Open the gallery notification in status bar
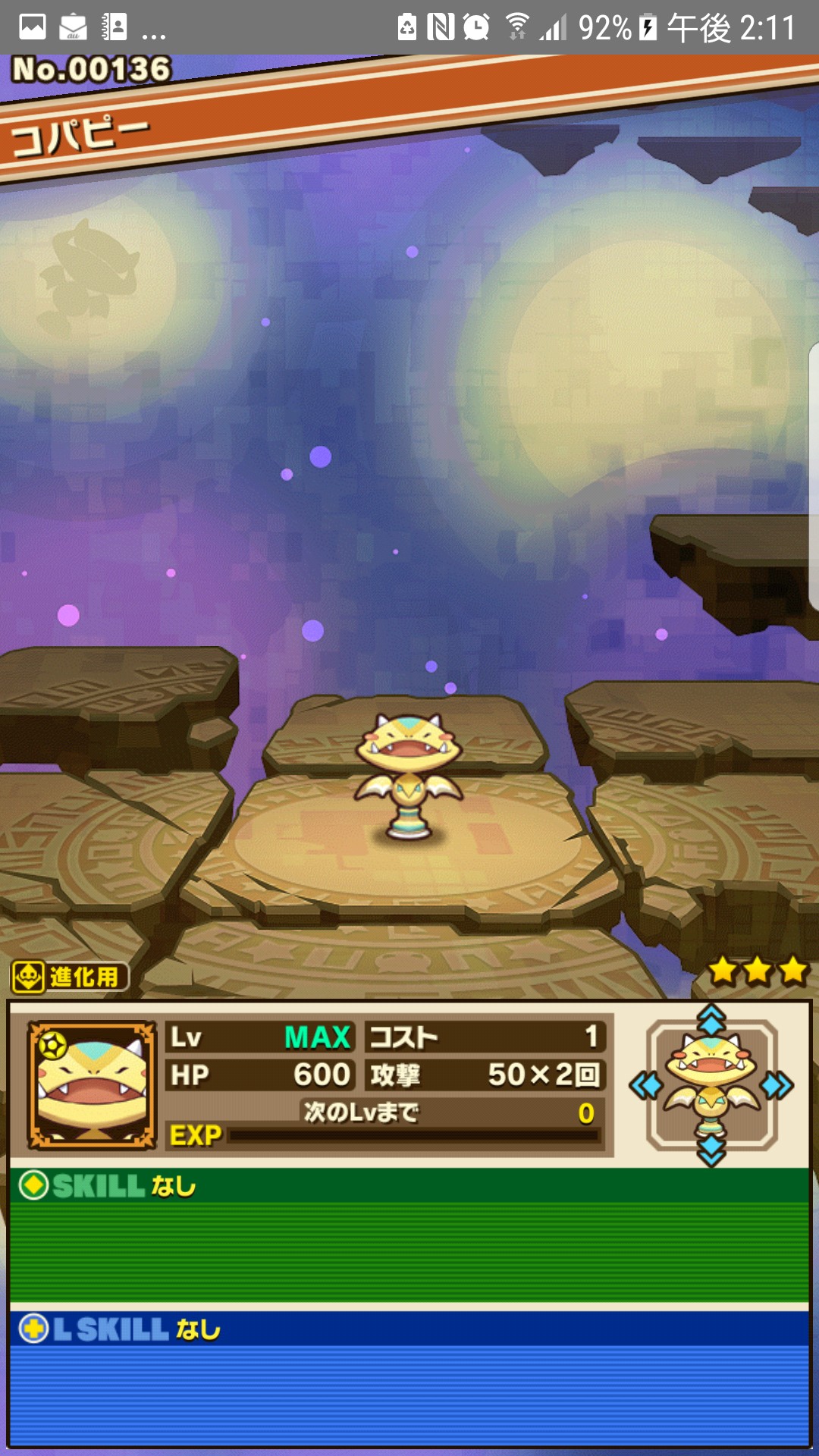The width and height of the screenshot is (819, 1456). [x=32, y=27]
